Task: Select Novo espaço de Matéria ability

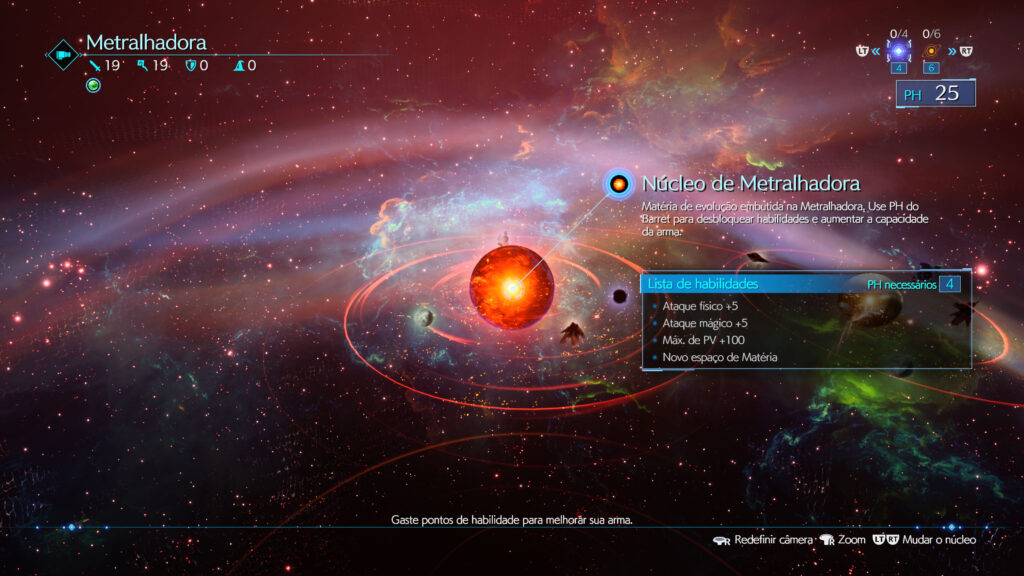Action: pos(719,357)
